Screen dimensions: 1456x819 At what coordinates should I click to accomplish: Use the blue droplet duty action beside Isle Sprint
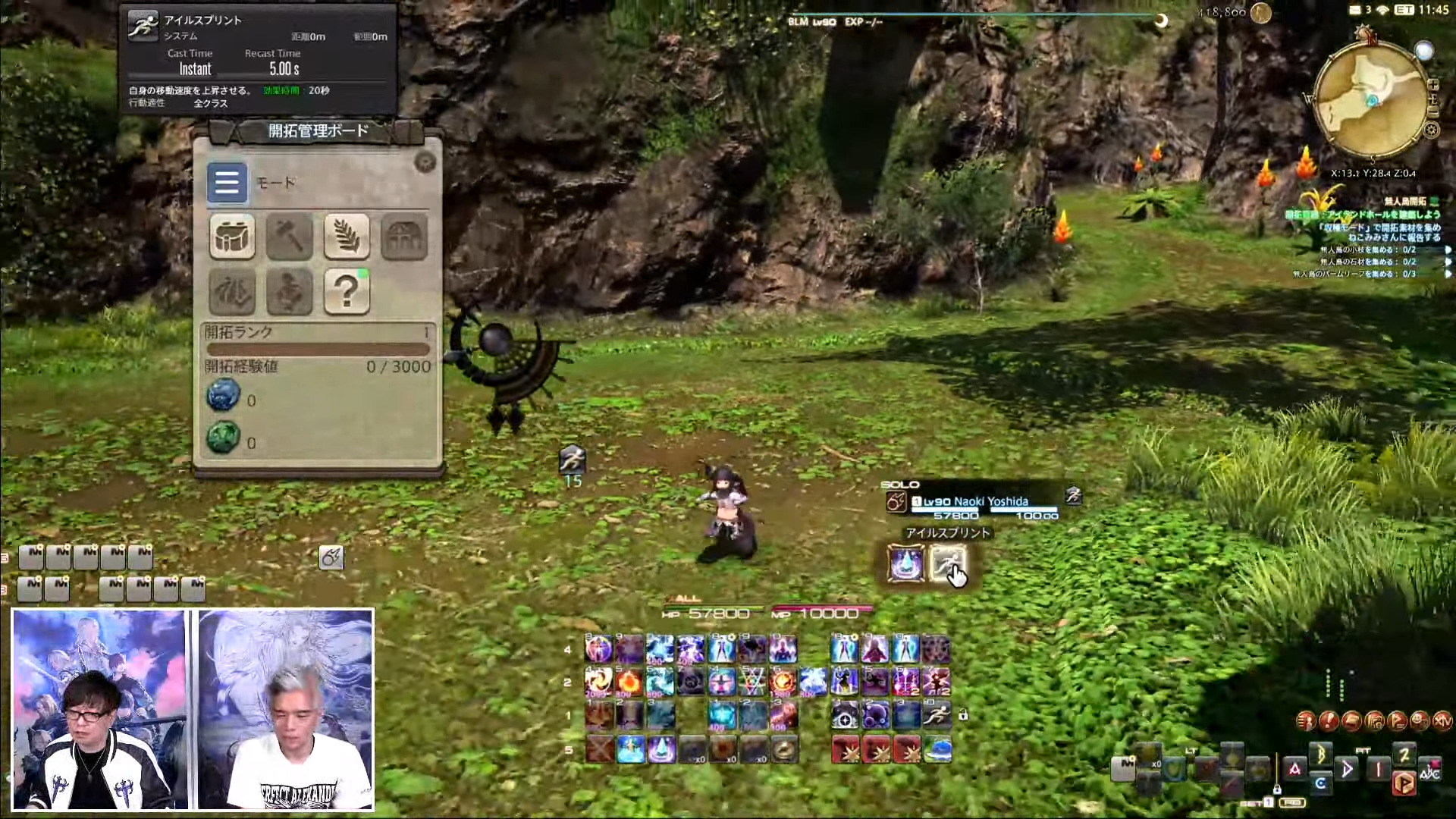coord(905,564)
